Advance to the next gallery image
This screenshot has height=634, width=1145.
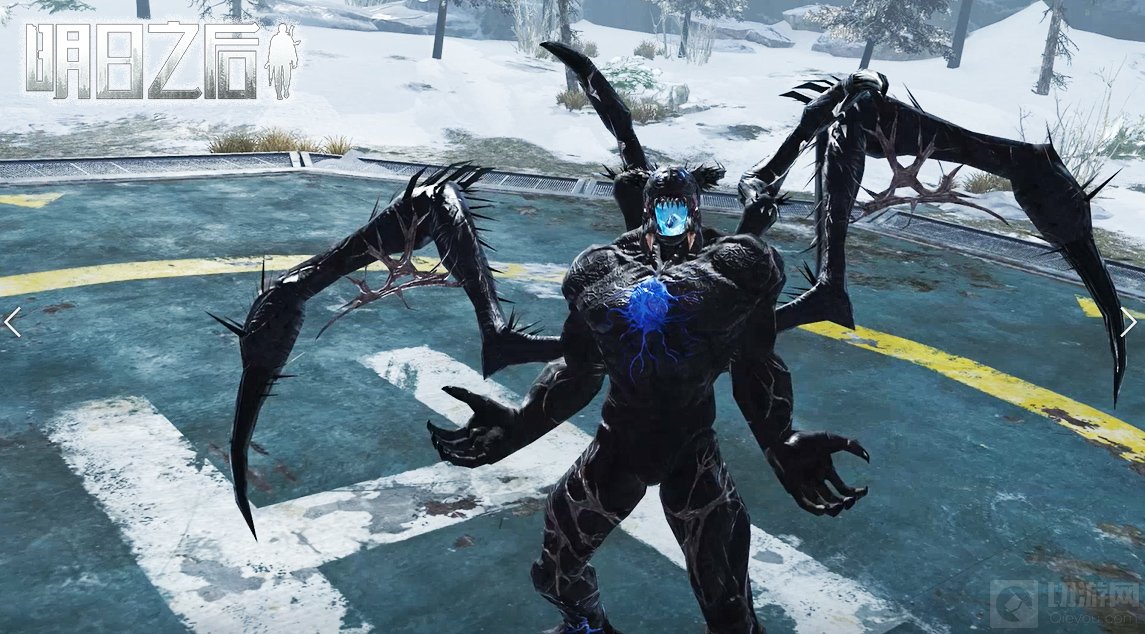click(x=1129, y=322)
